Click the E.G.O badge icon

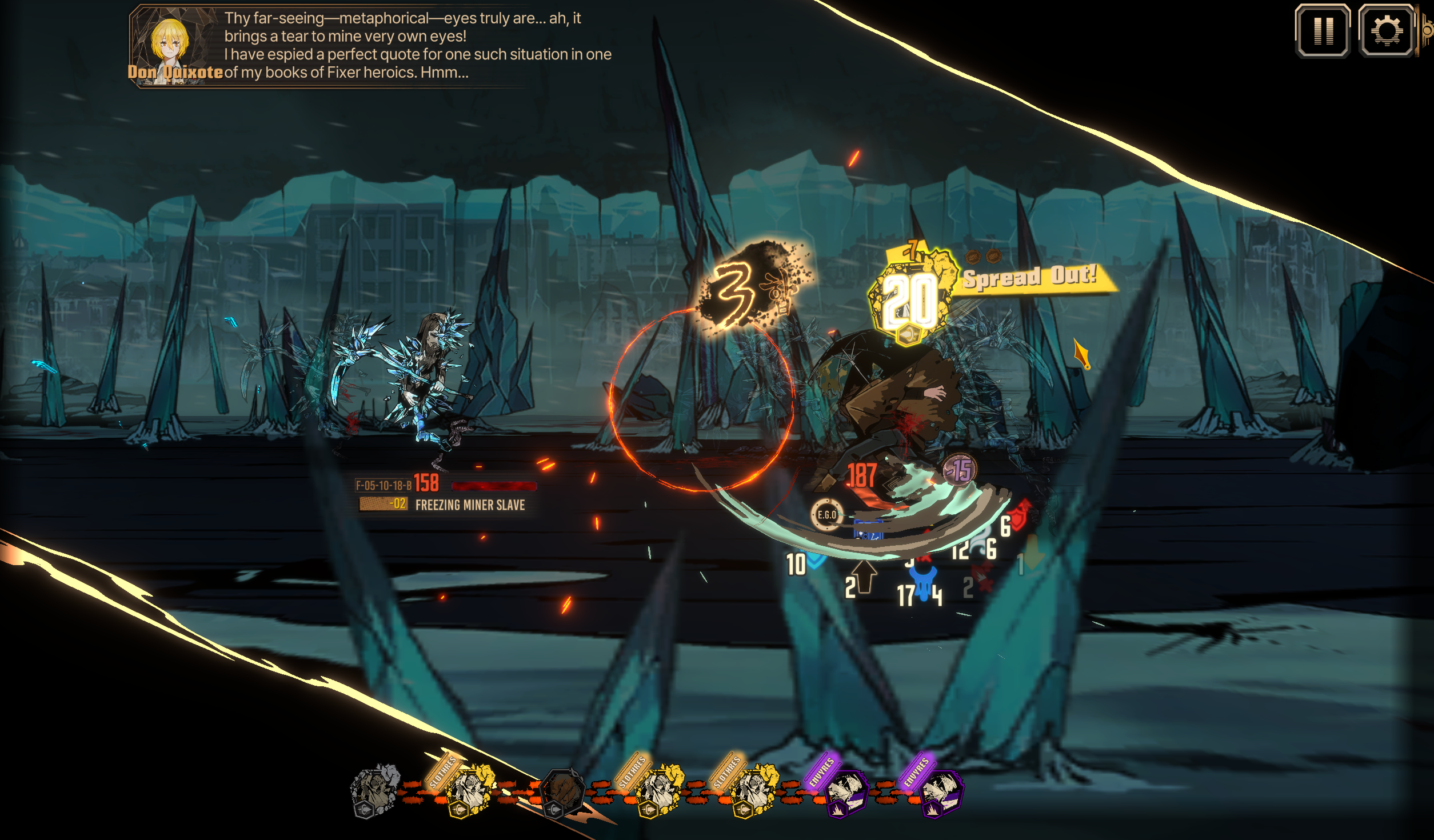[826, 515]
